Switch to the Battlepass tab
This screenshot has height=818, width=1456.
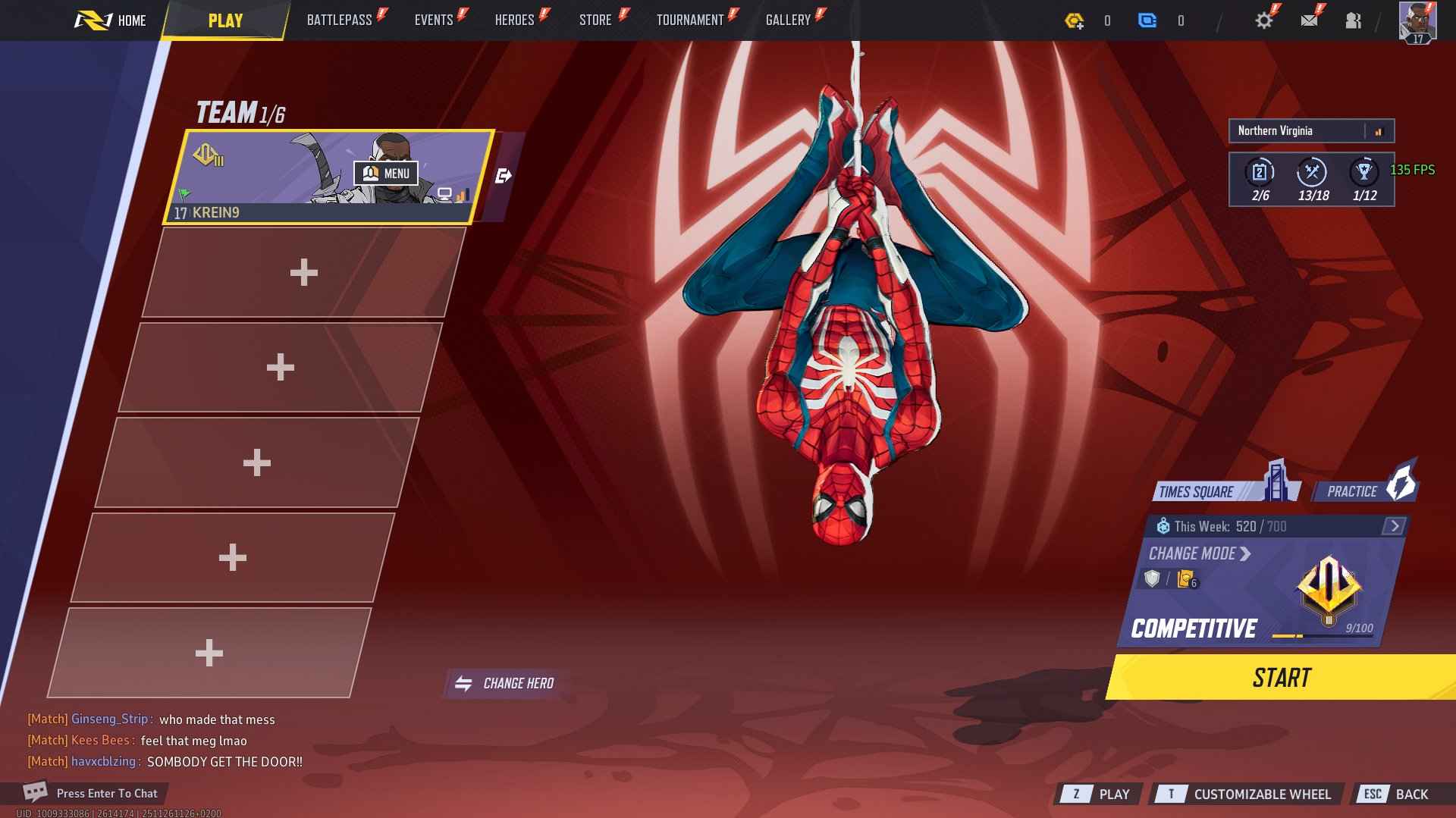(x=338, y=20)
